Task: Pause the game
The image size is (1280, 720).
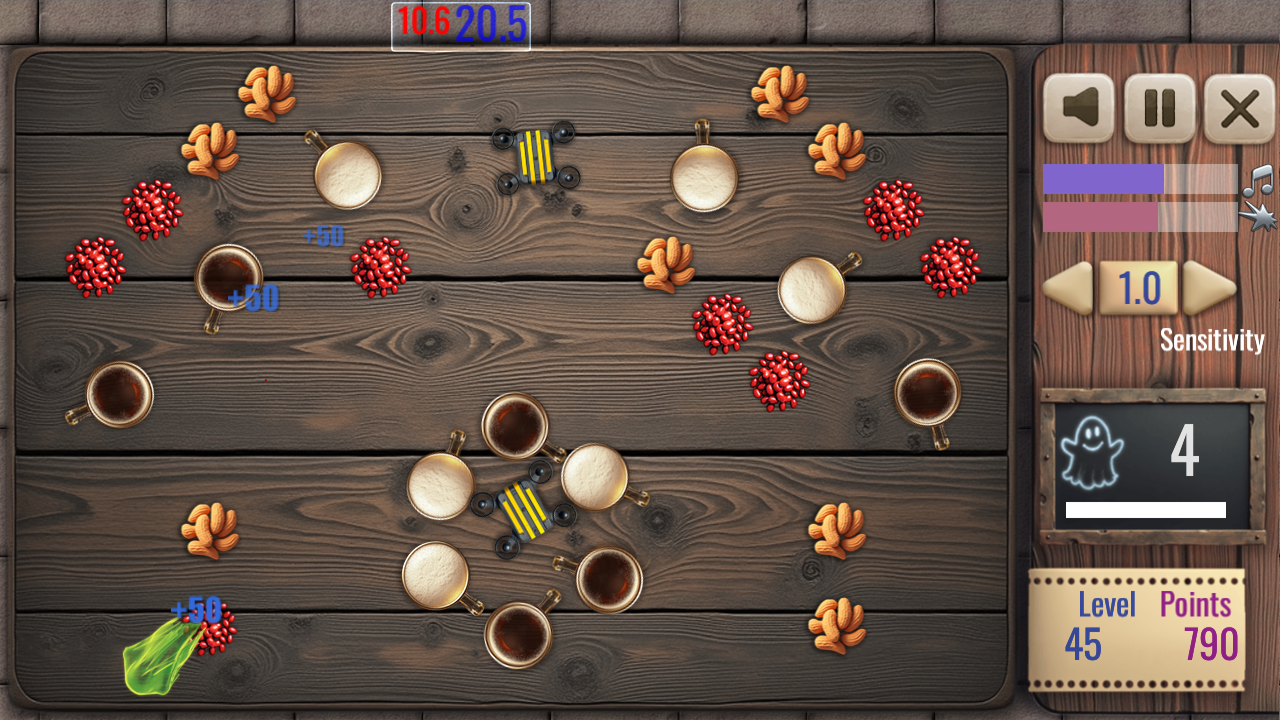Action: 1160,109
